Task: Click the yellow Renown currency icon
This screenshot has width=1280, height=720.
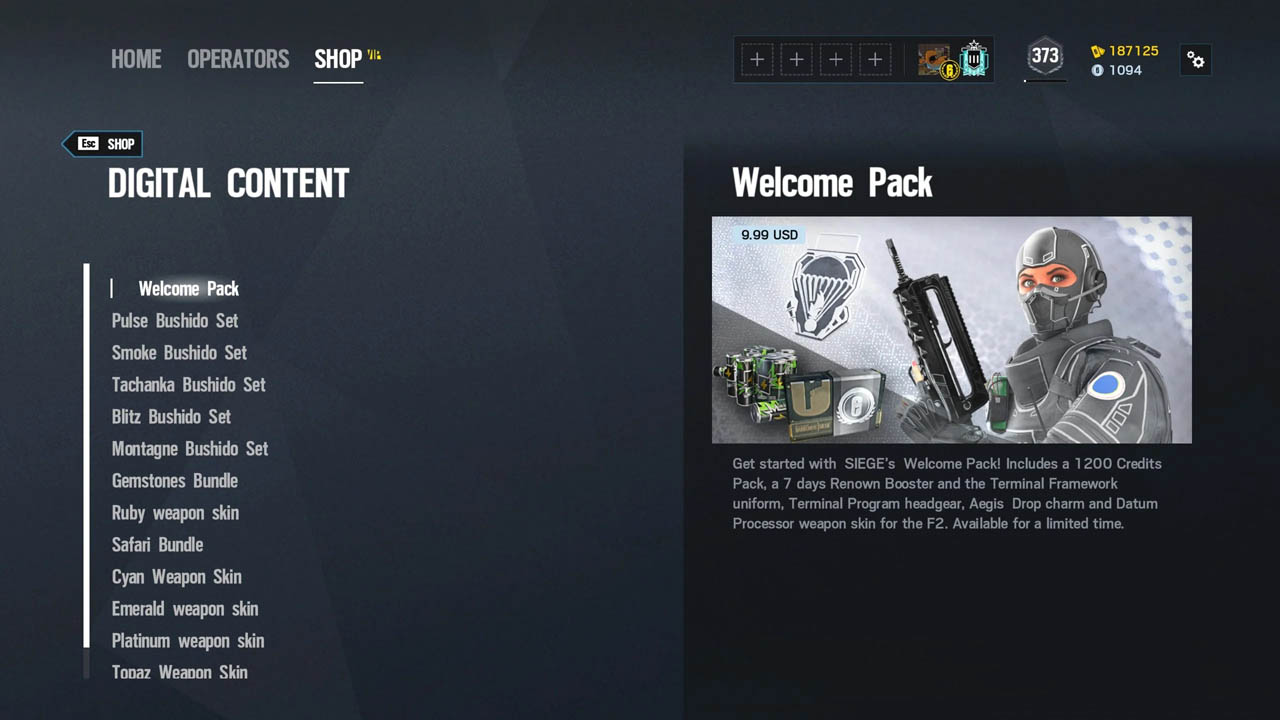Action: (1097, 51)
